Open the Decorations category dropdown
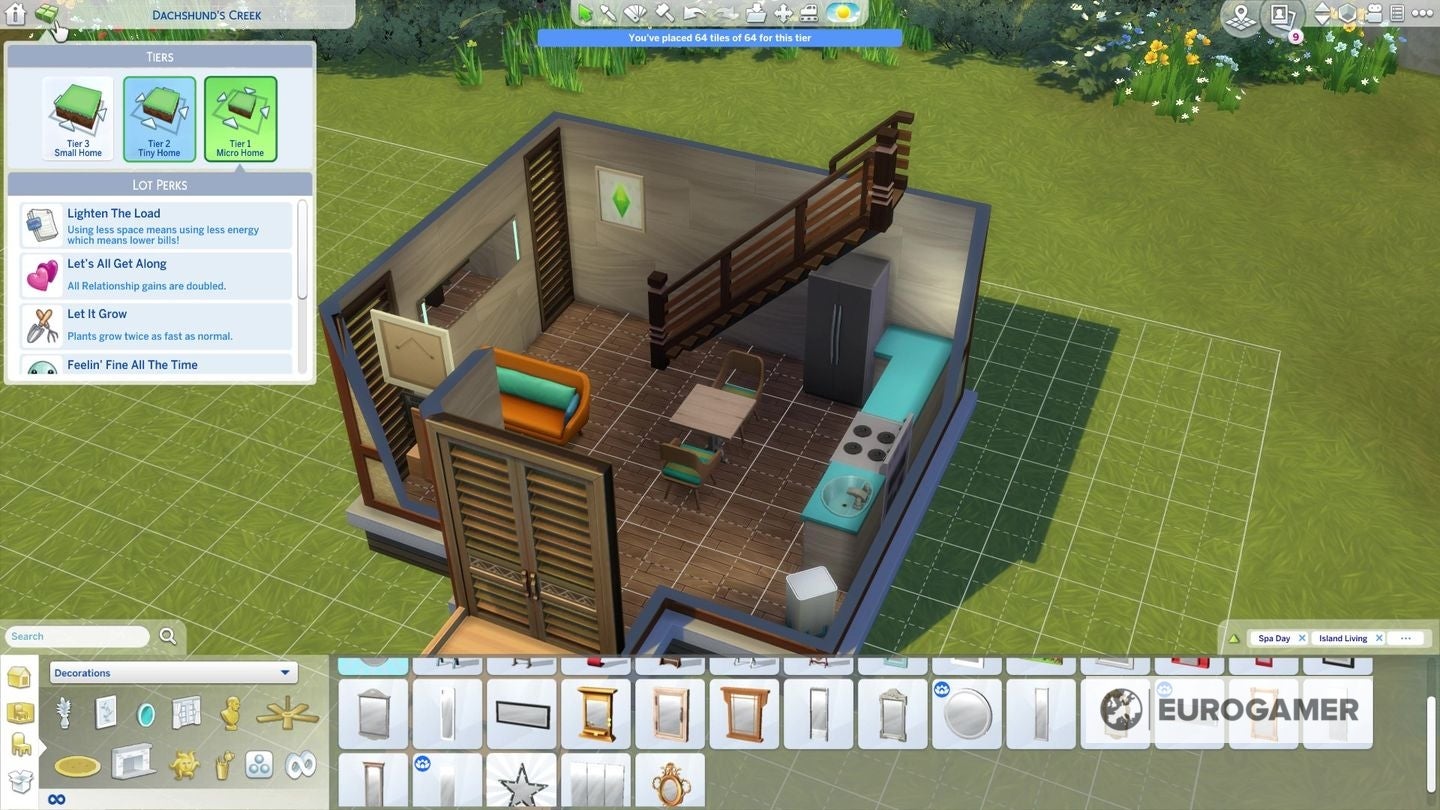The image size is (1440, 810). coord(172,672)
